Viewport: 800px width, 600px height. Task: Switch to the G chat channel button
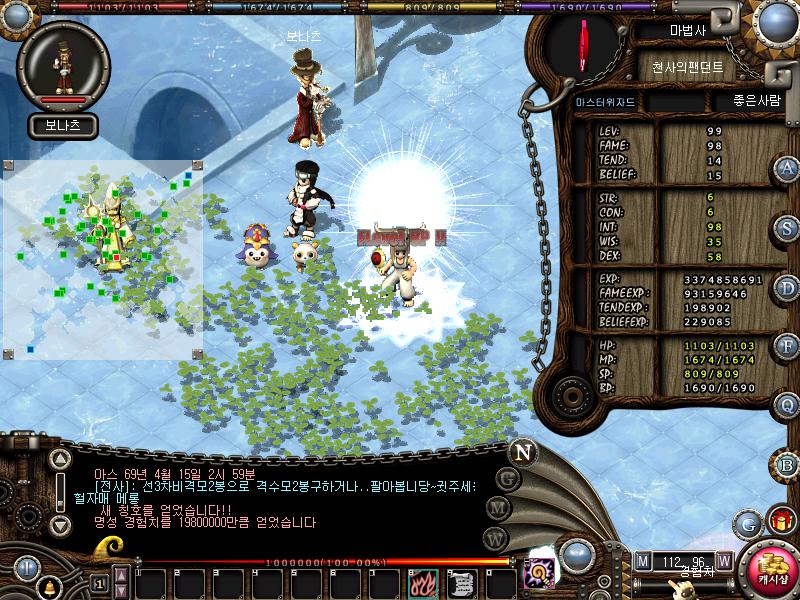[x=508, y=478]
